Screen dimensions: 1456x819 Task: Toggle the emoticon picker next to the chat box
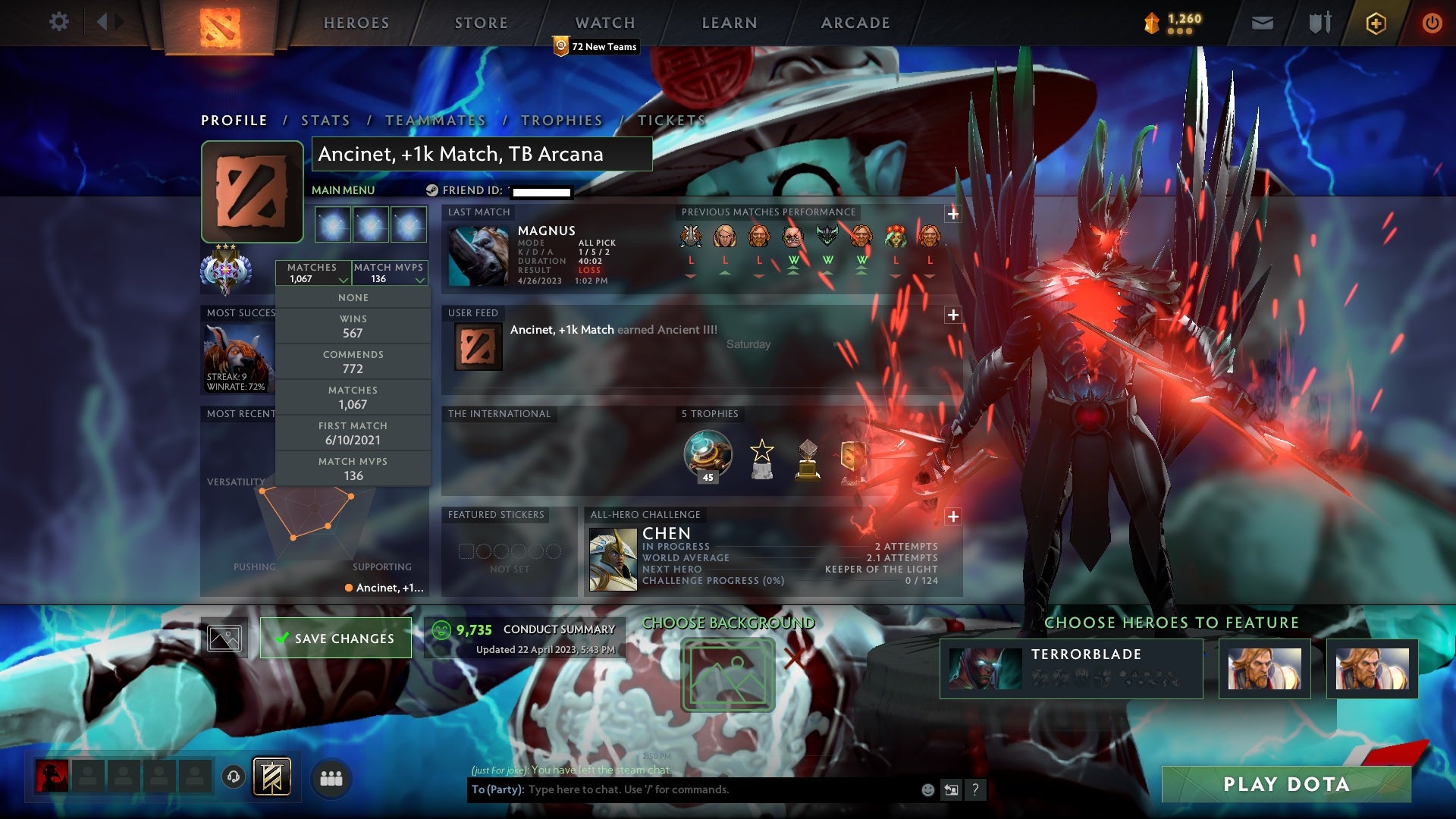click(927, 790)
